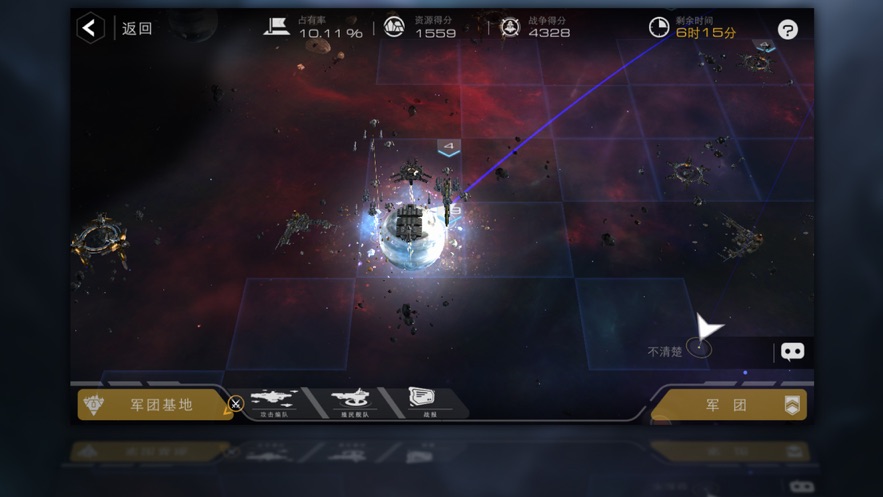Go back with the 返回 arrow button
883x497 pixels.
coord(91,28)
